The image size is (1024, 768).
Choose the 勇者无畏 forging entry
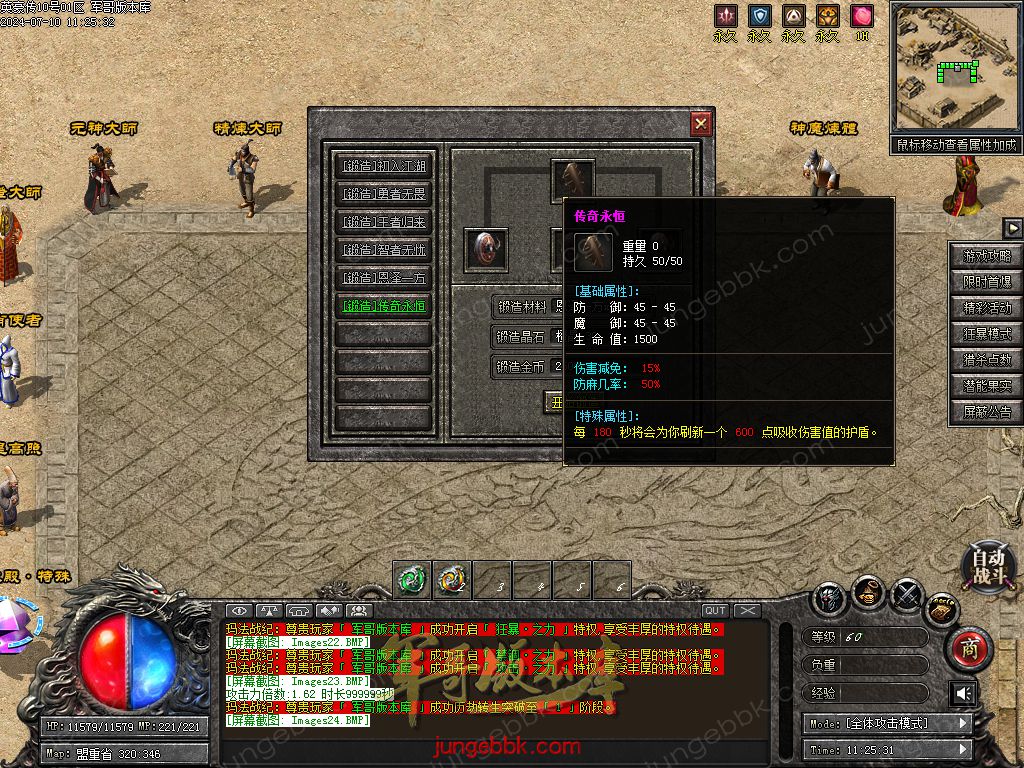(x=384, y=194)
